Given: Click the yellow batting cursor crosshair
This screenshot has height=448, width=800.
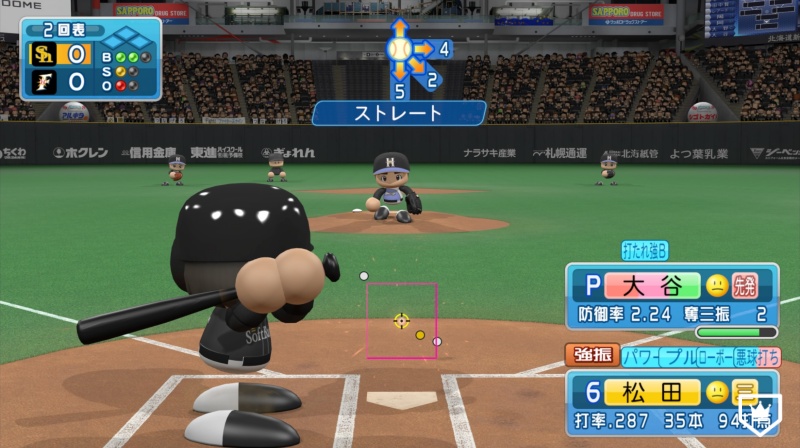Looking at the screenshot, I should point(401,320).
